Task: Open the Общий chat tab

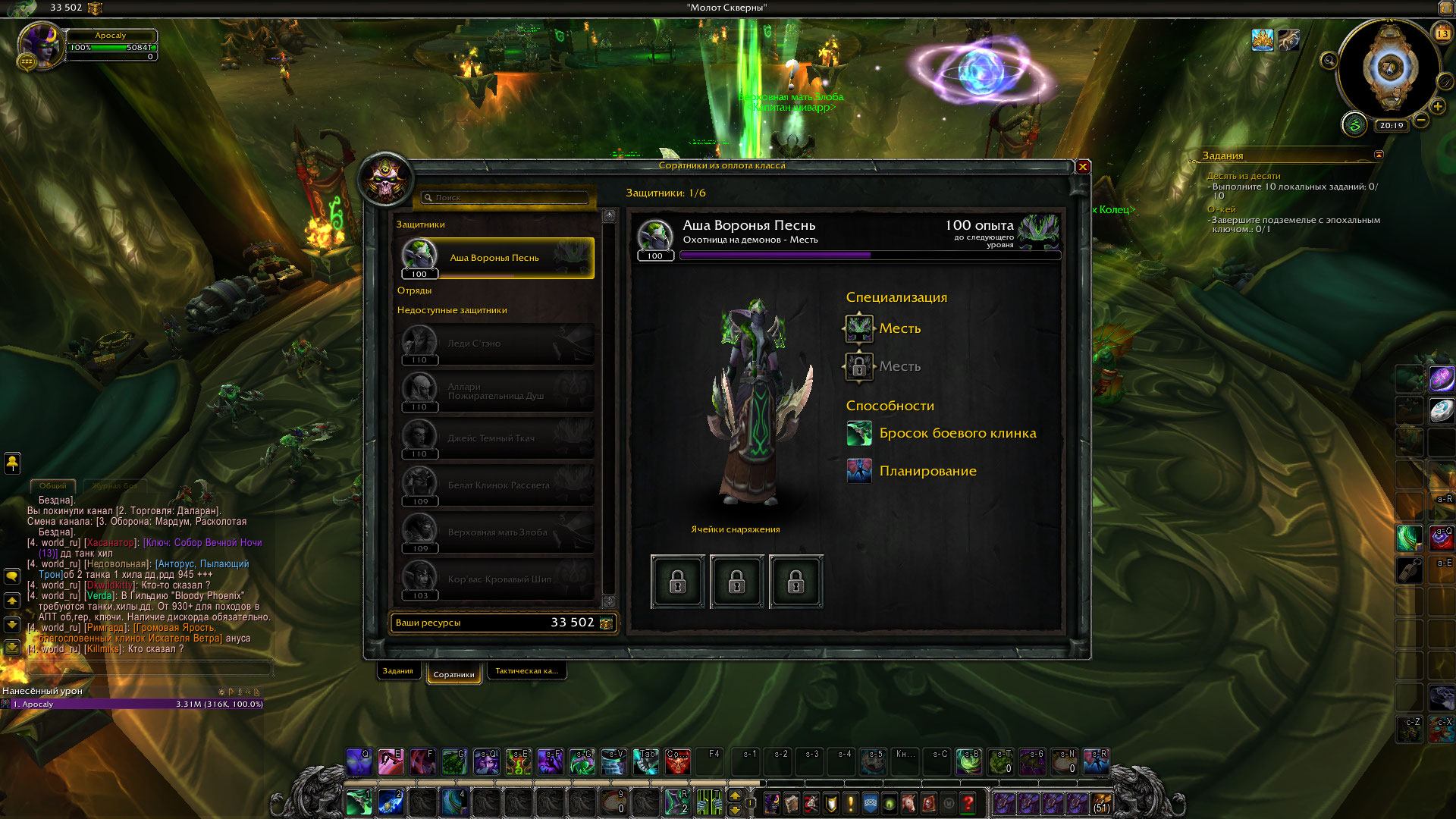Action: tap(53, 485)
